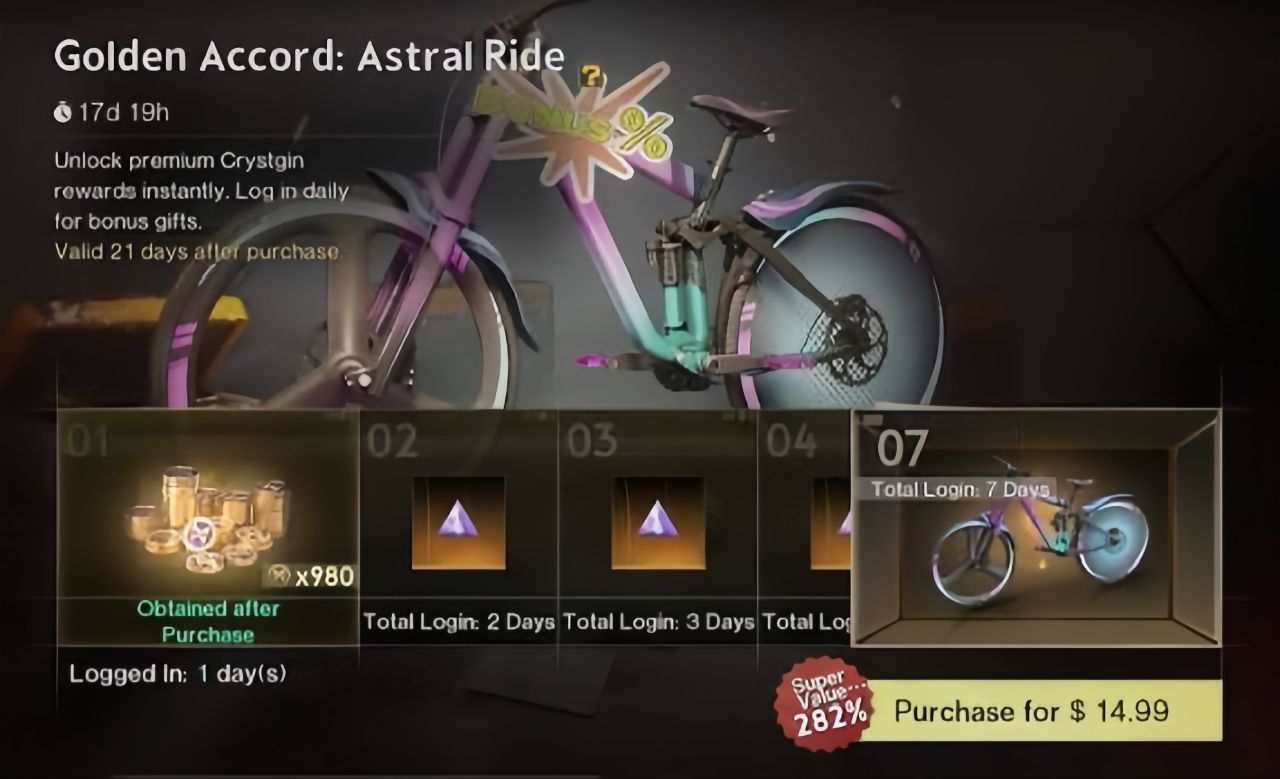Image resolution: width=1280 pixels, height=779 pixels.
Task: Select the partially hidden day 04 reward
Action: pos(810,520)
